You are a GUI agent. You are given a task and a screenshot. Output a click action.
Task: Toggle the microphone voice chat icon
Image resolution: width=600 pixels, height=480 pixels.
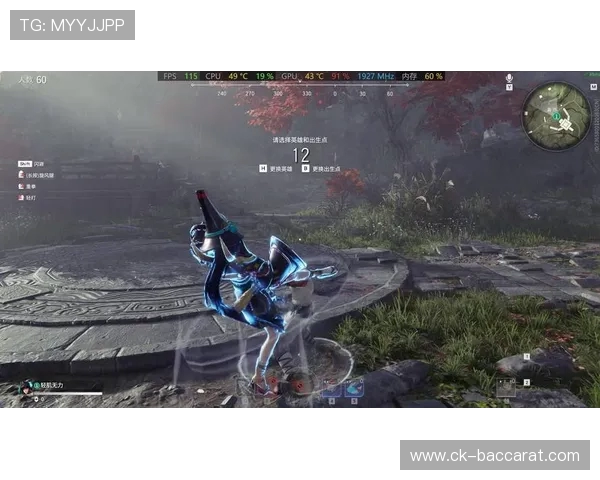509,78
